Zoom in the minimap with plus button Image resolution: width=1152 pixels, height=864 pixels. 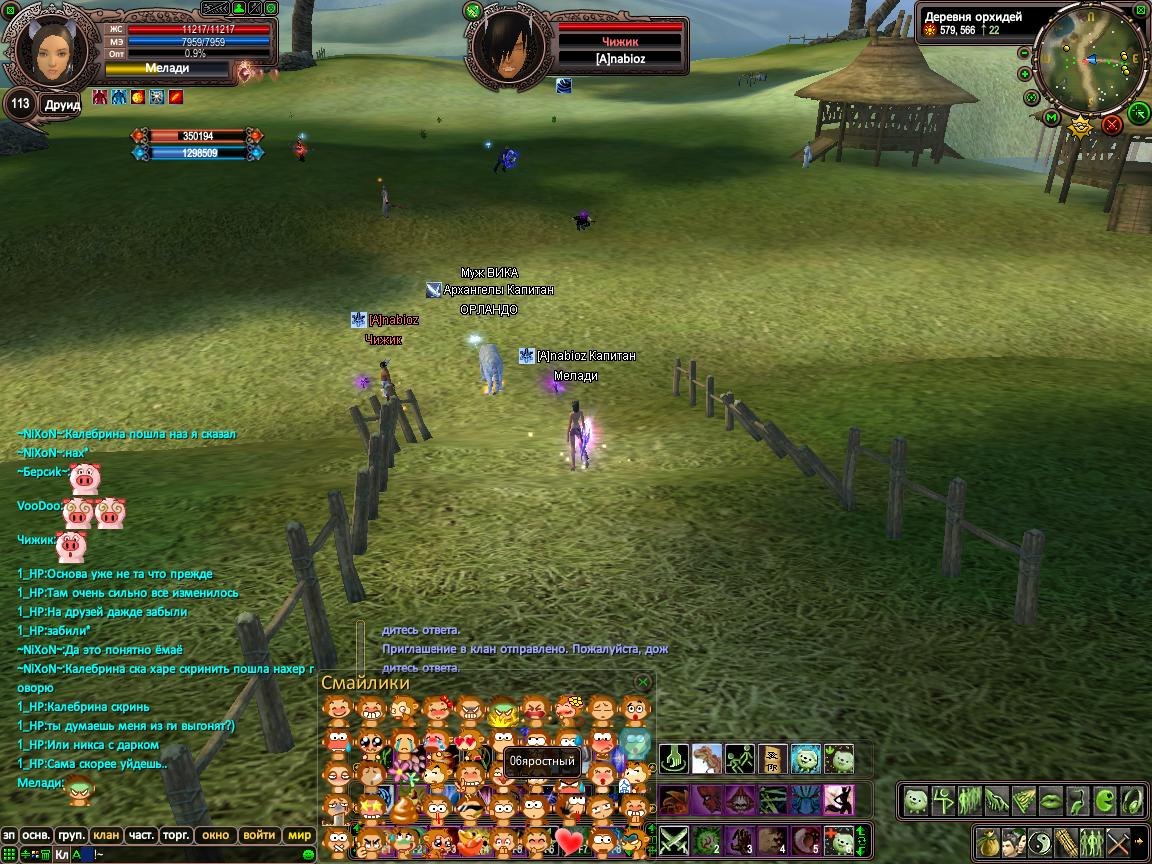pos(1025,74)
